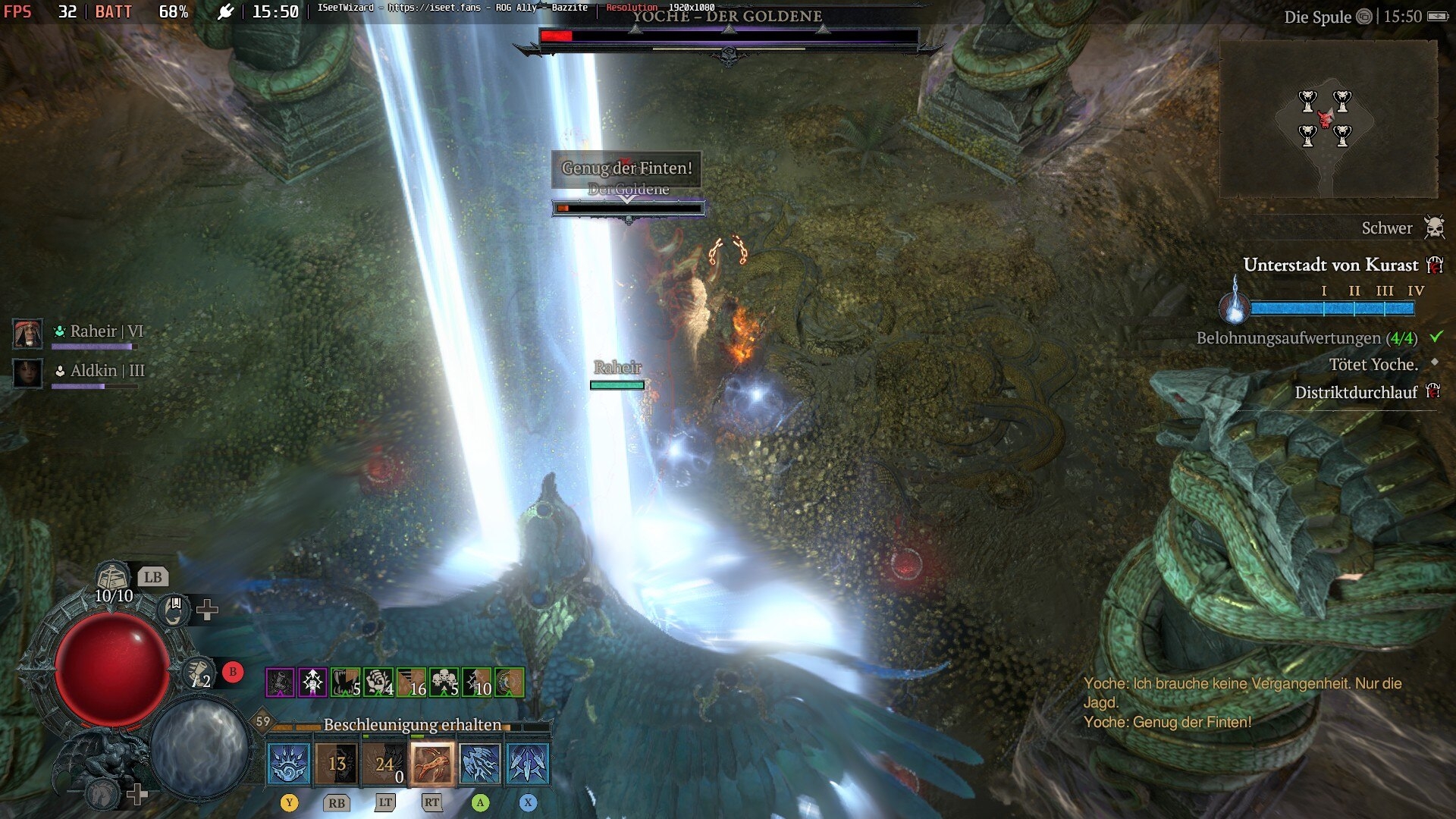Select the Distriktdurchlauf tracker entry
Screen dimensions: 1456x819
pos(1356,392)
